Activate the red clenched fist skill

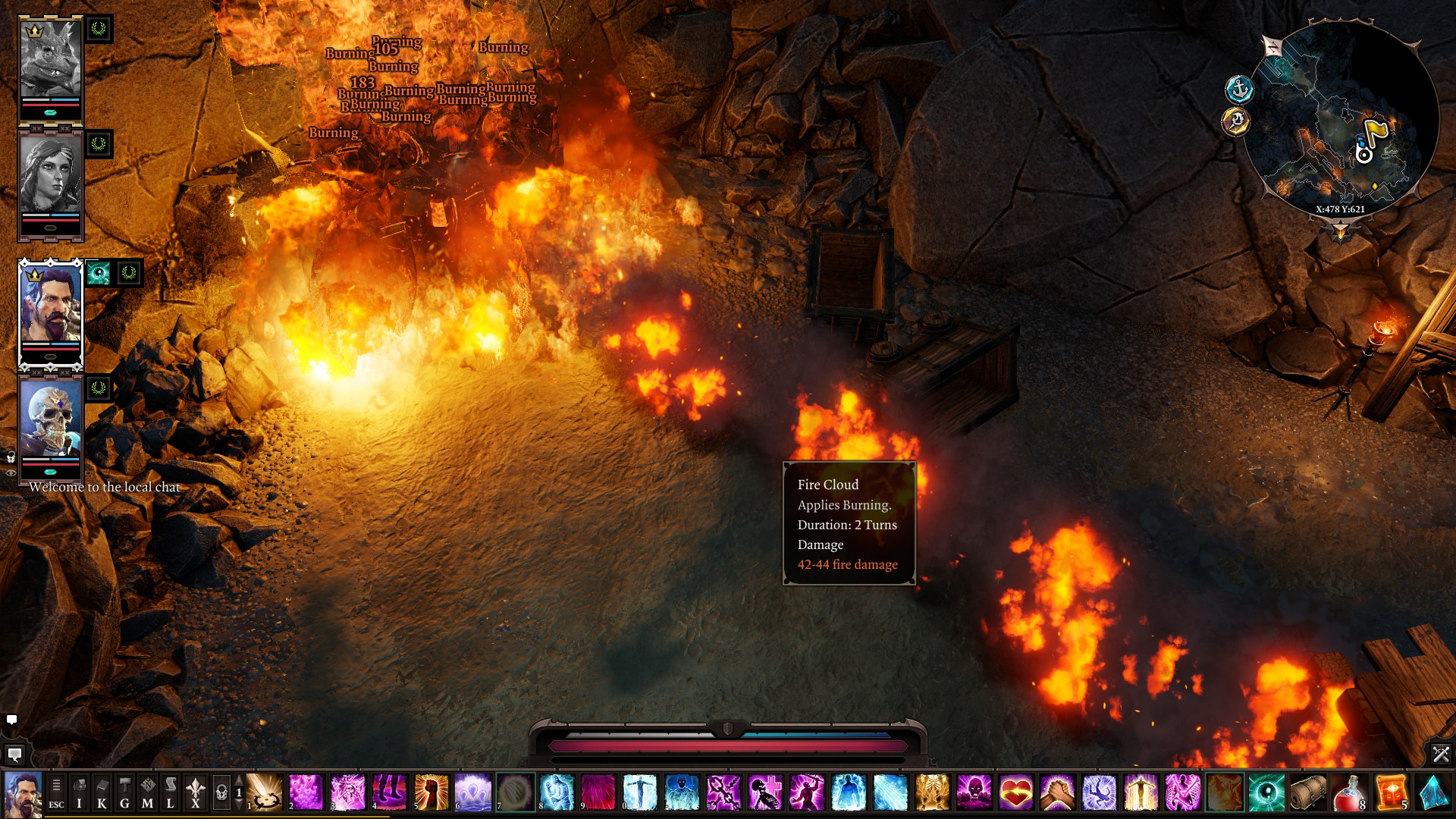(431, 792)
